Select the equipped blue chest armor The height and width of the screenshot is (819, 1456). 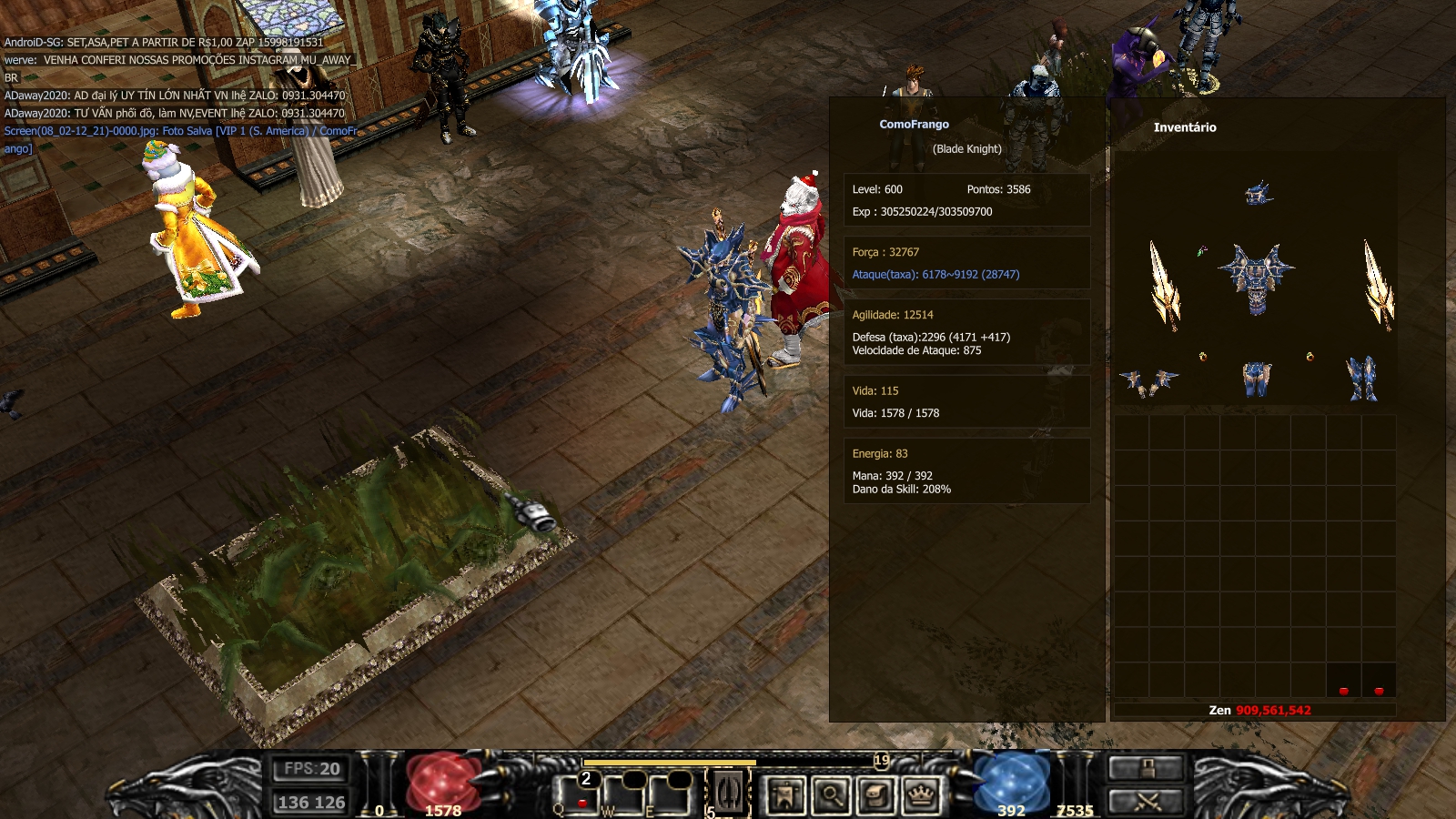(x=1257, y=278)
